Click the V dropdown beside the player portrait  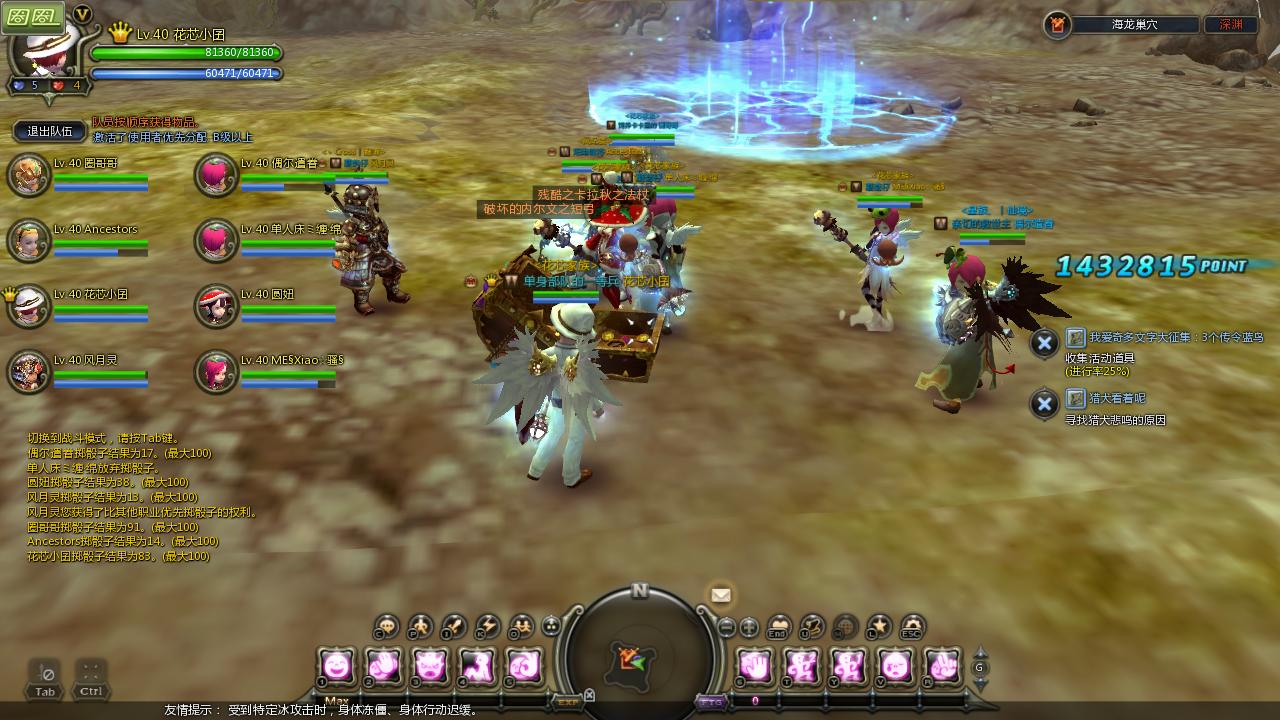pyautogui.click(x=82, y=14)
